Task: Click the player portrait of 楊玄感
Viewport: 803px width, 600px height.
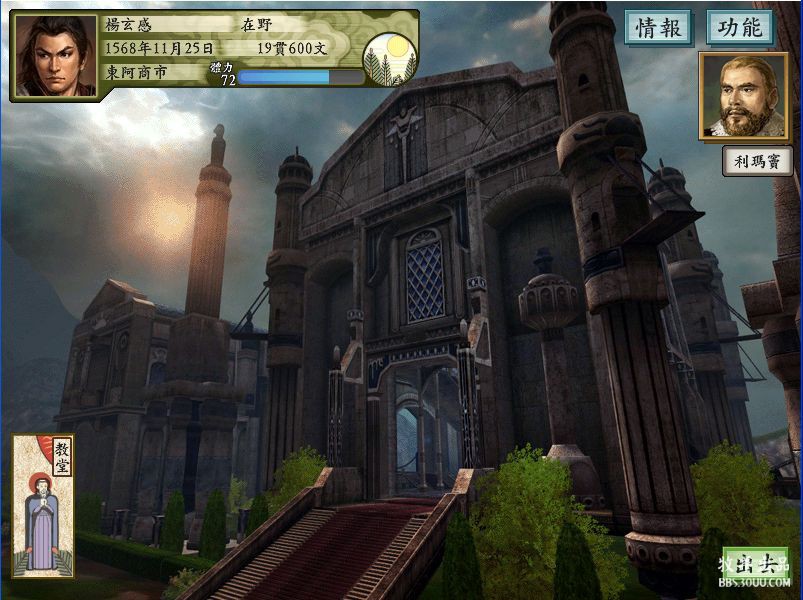Action: pyautogui.click(x=56, y=57)
